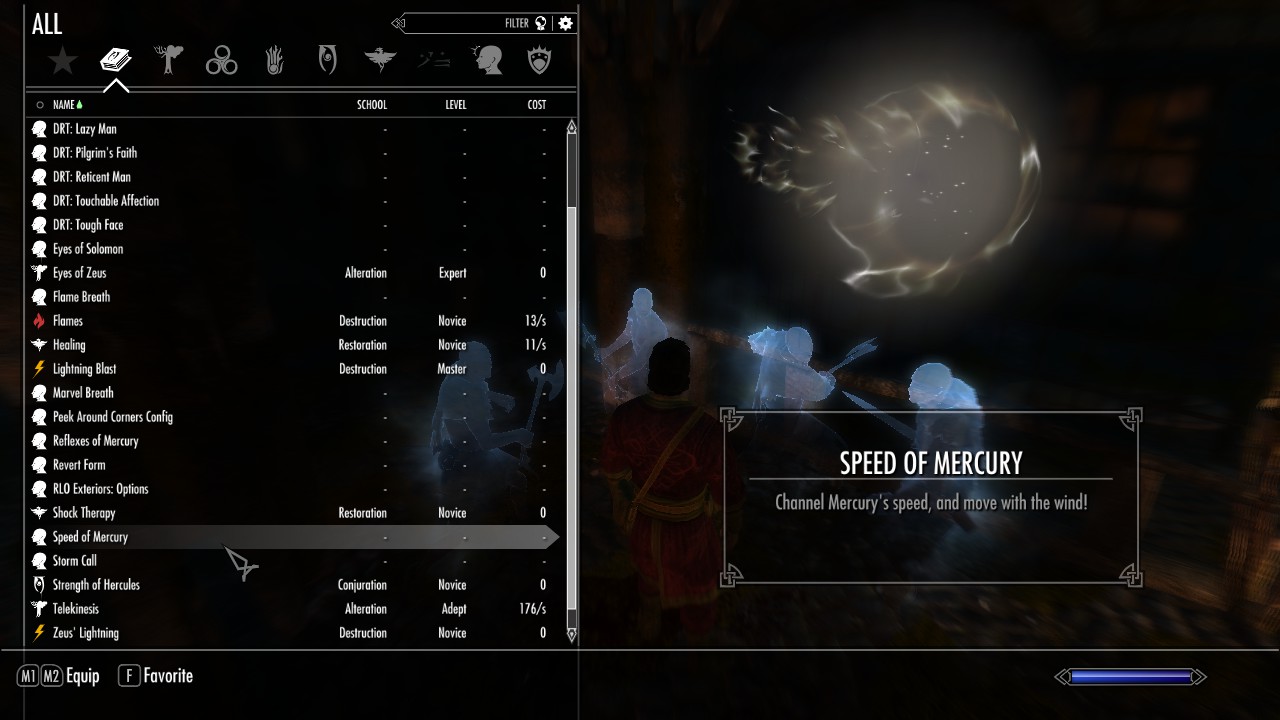Select Lightning Blast in the list
The width and height of the screenshot is (1280, 720).
tap(84, 369)
